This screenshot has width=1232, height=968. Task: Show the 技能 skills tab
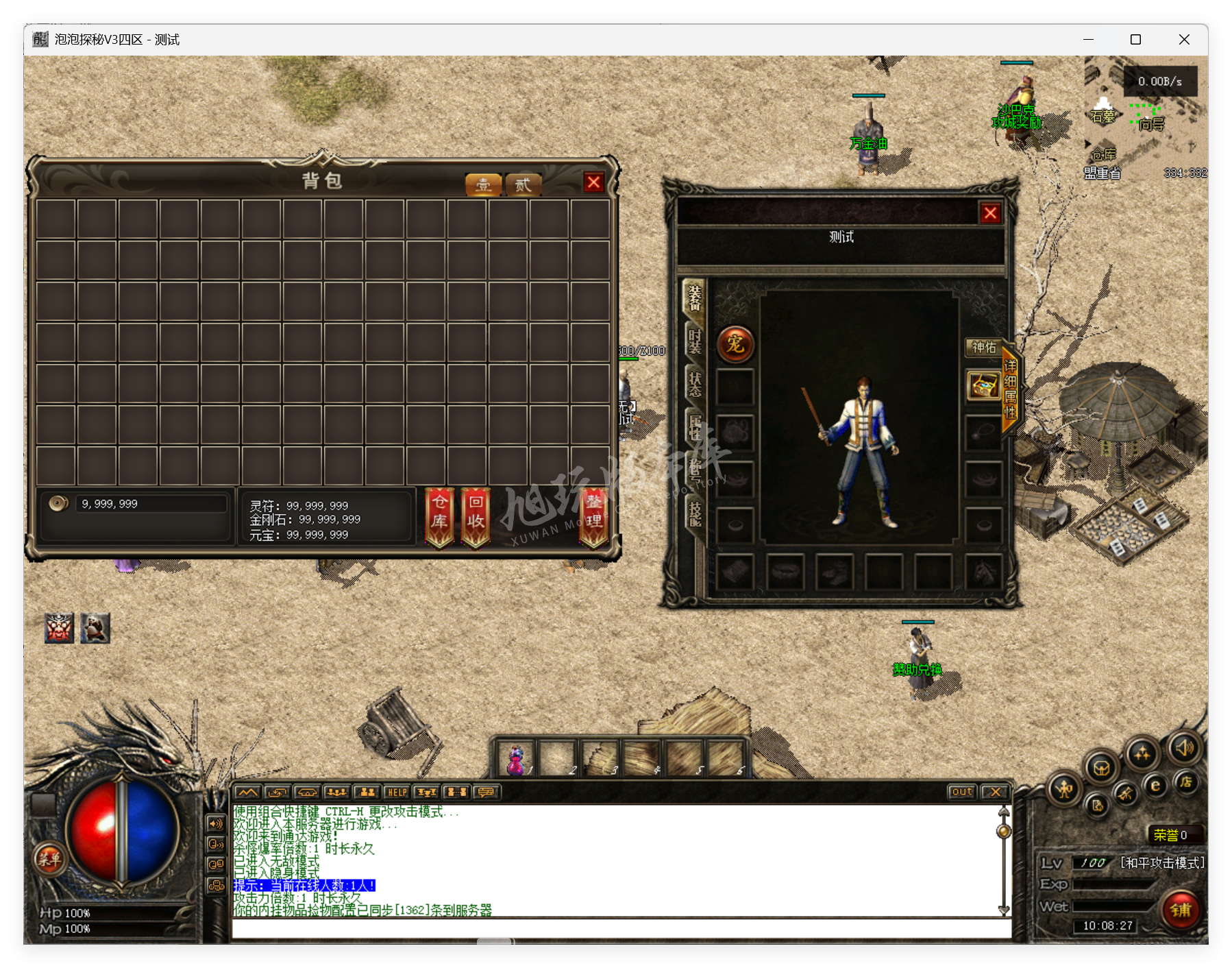pos(695,513)
